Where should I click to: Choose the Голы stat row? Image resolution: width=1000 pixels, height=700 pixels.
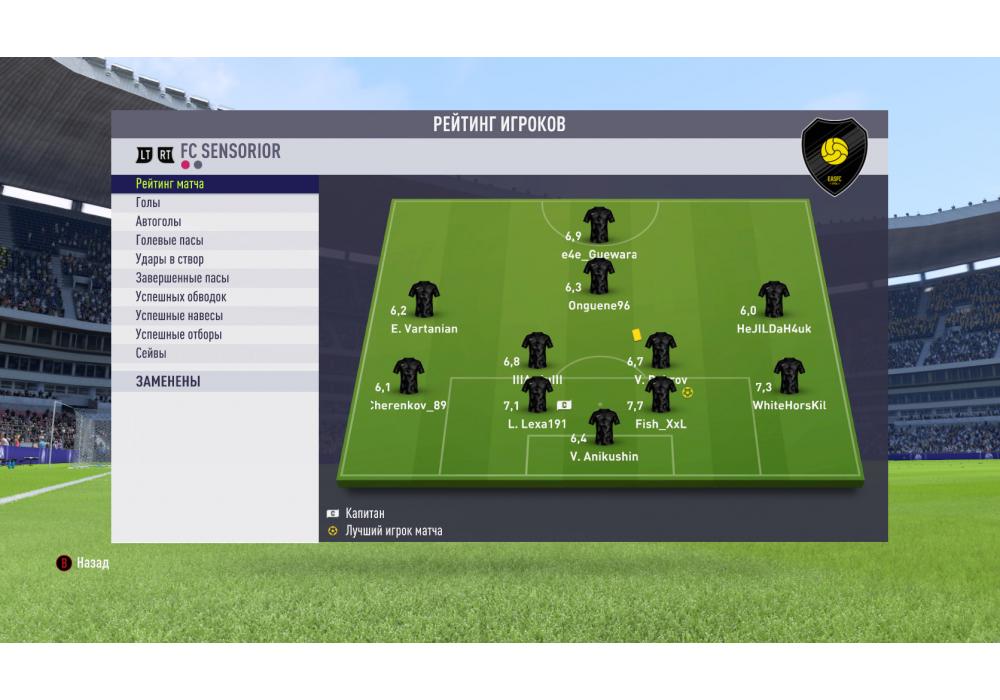coord(215,203)
